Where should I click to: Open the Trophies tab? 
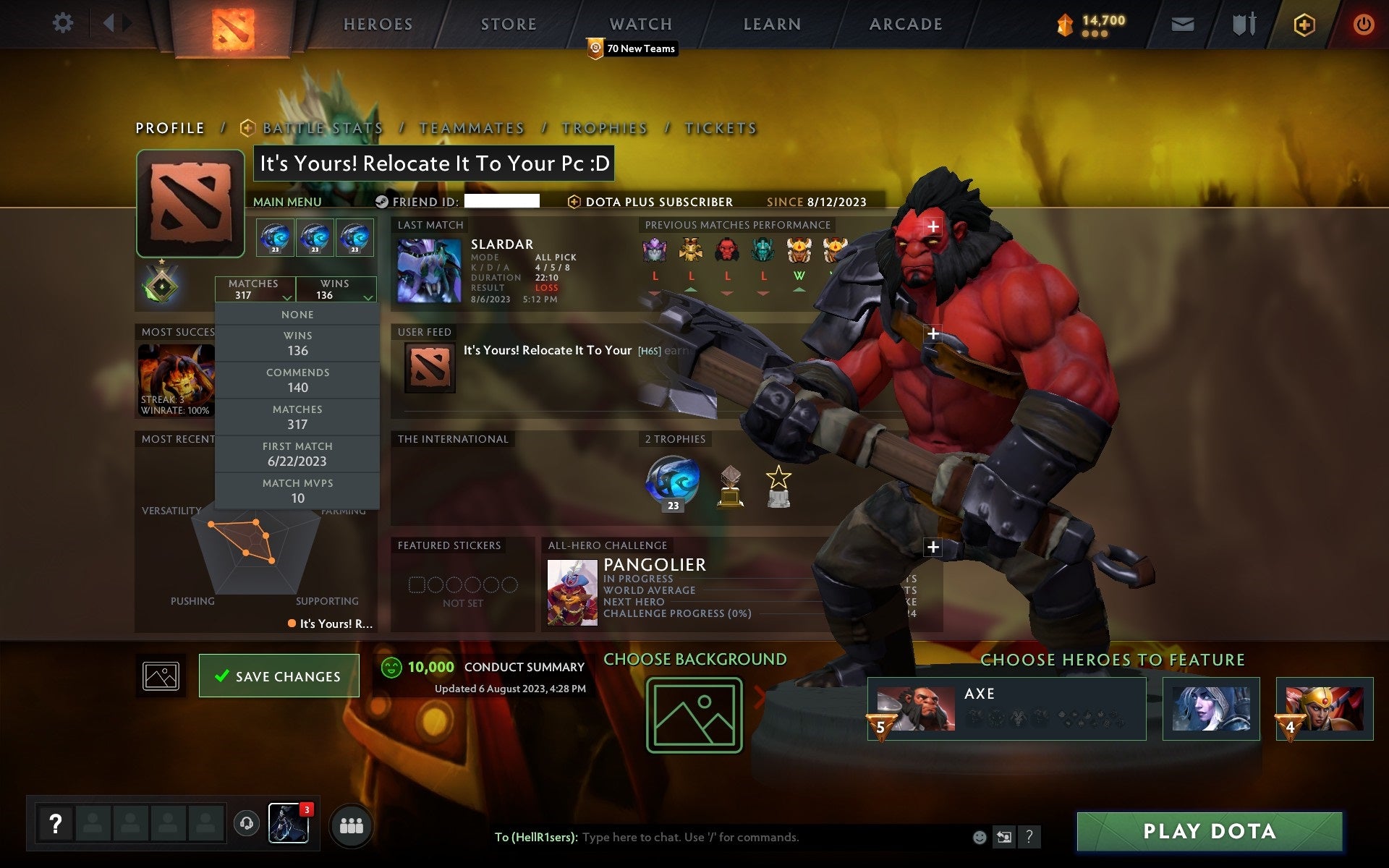click(x=605, y=127)
